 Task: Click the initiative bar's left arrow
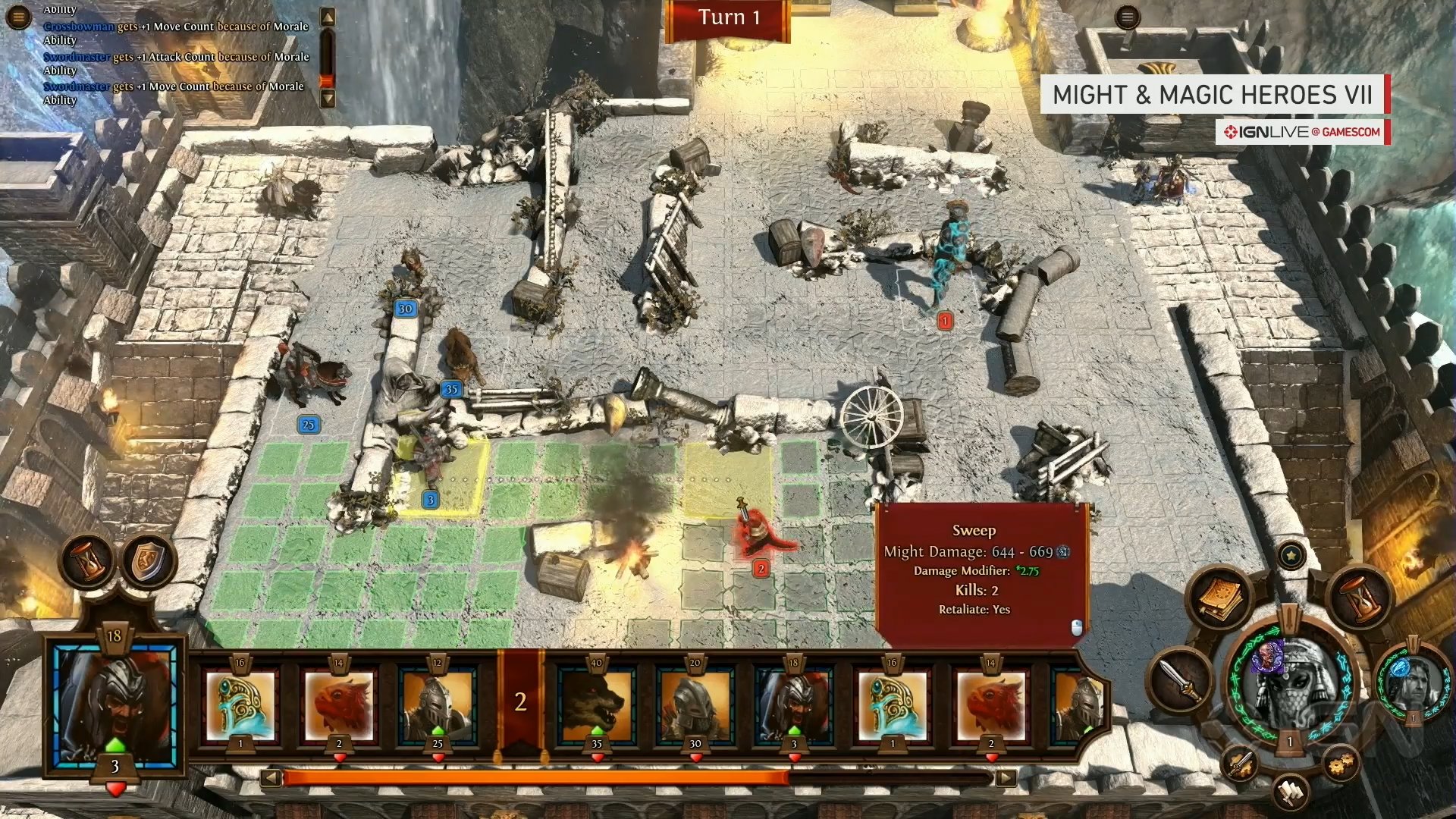click(271, 778)
